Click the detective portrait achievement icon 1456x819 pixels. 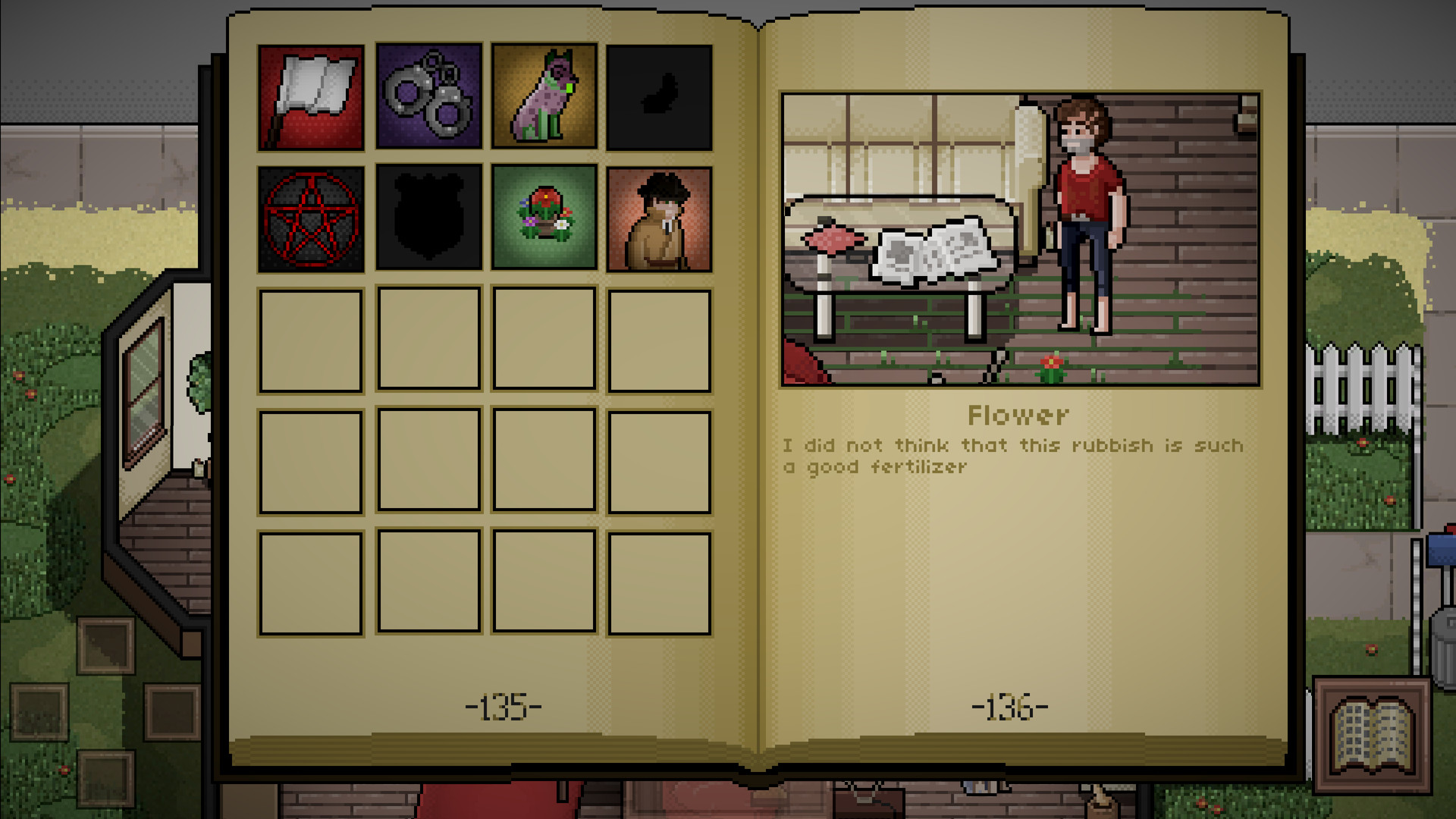(659, 220)
